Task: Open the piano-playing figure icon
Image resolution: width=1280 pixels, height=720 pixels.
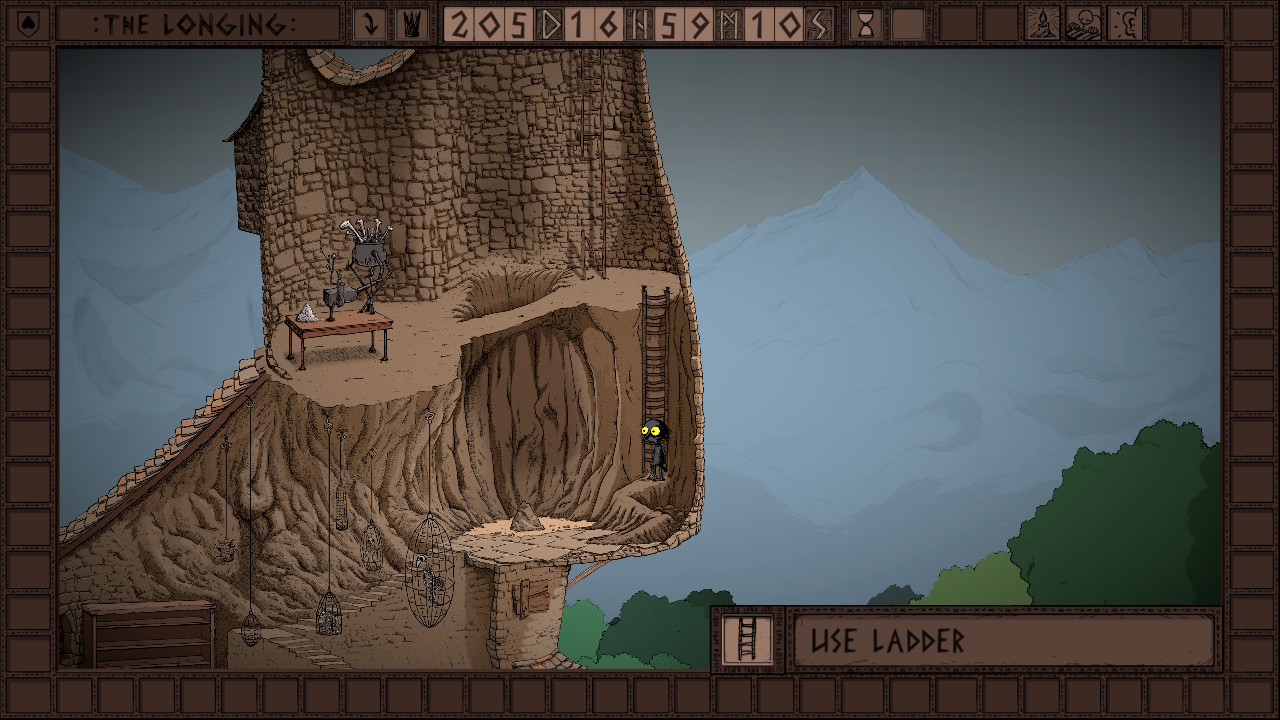Action: pos(1083,23)
